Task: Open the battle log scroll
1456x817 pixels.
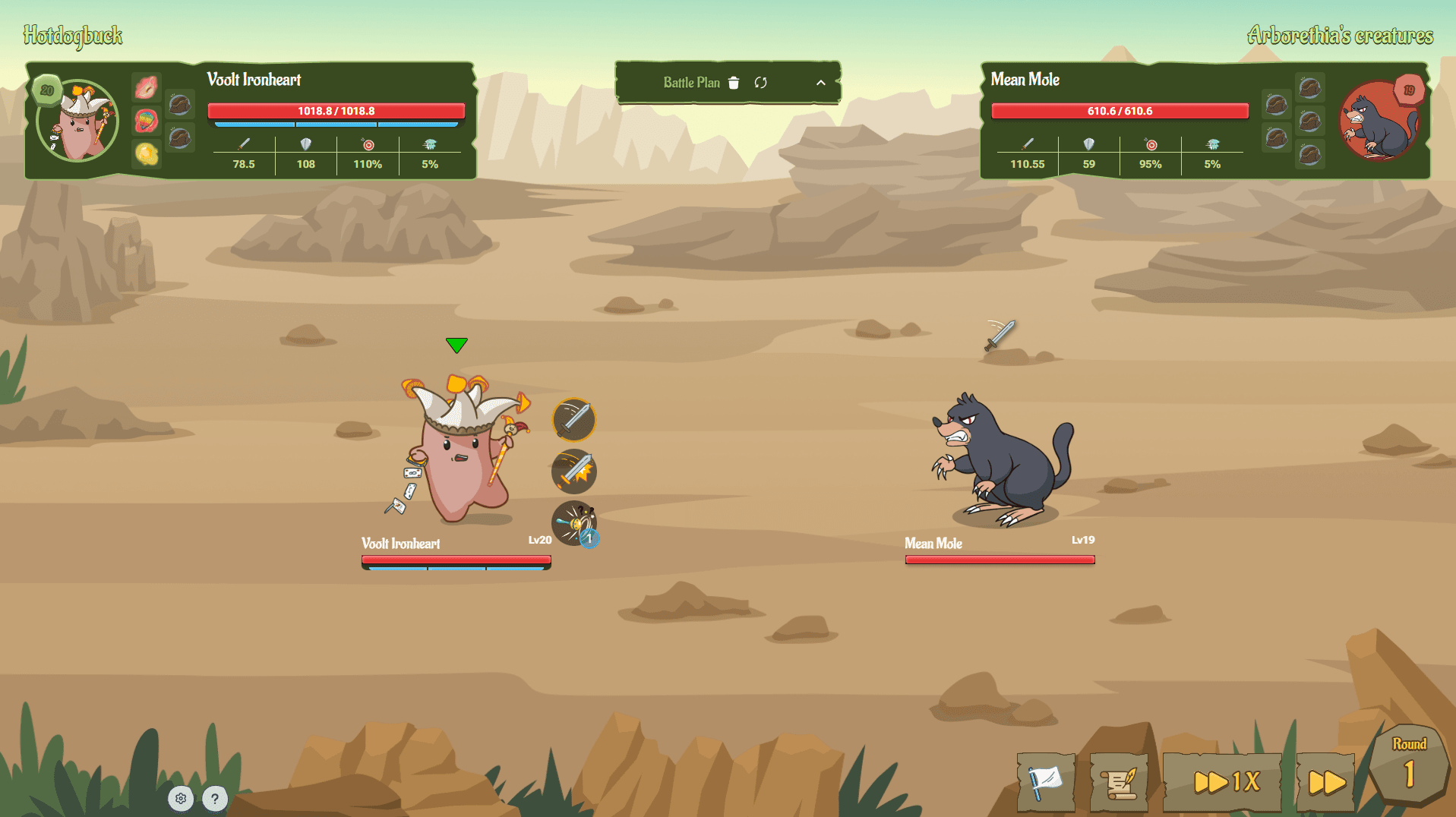Action: click(x=1117, y=782)
